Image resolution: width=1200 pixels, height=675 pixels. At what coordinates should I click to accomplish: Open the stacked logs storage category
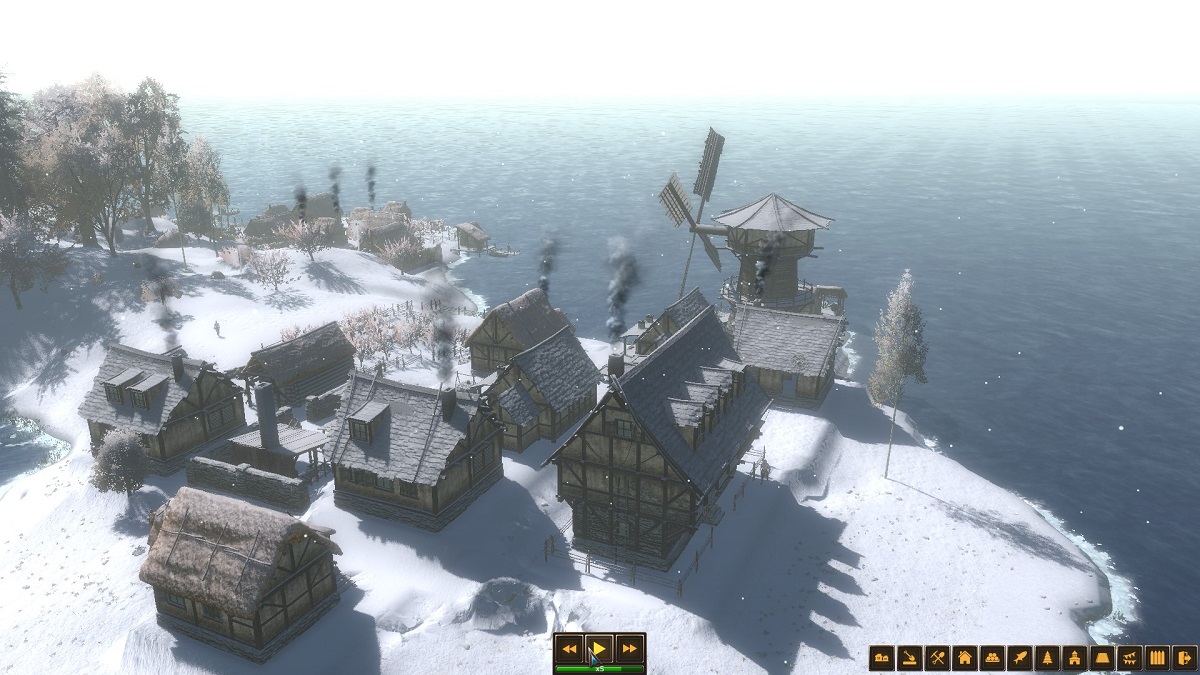[x=992, y=657]
